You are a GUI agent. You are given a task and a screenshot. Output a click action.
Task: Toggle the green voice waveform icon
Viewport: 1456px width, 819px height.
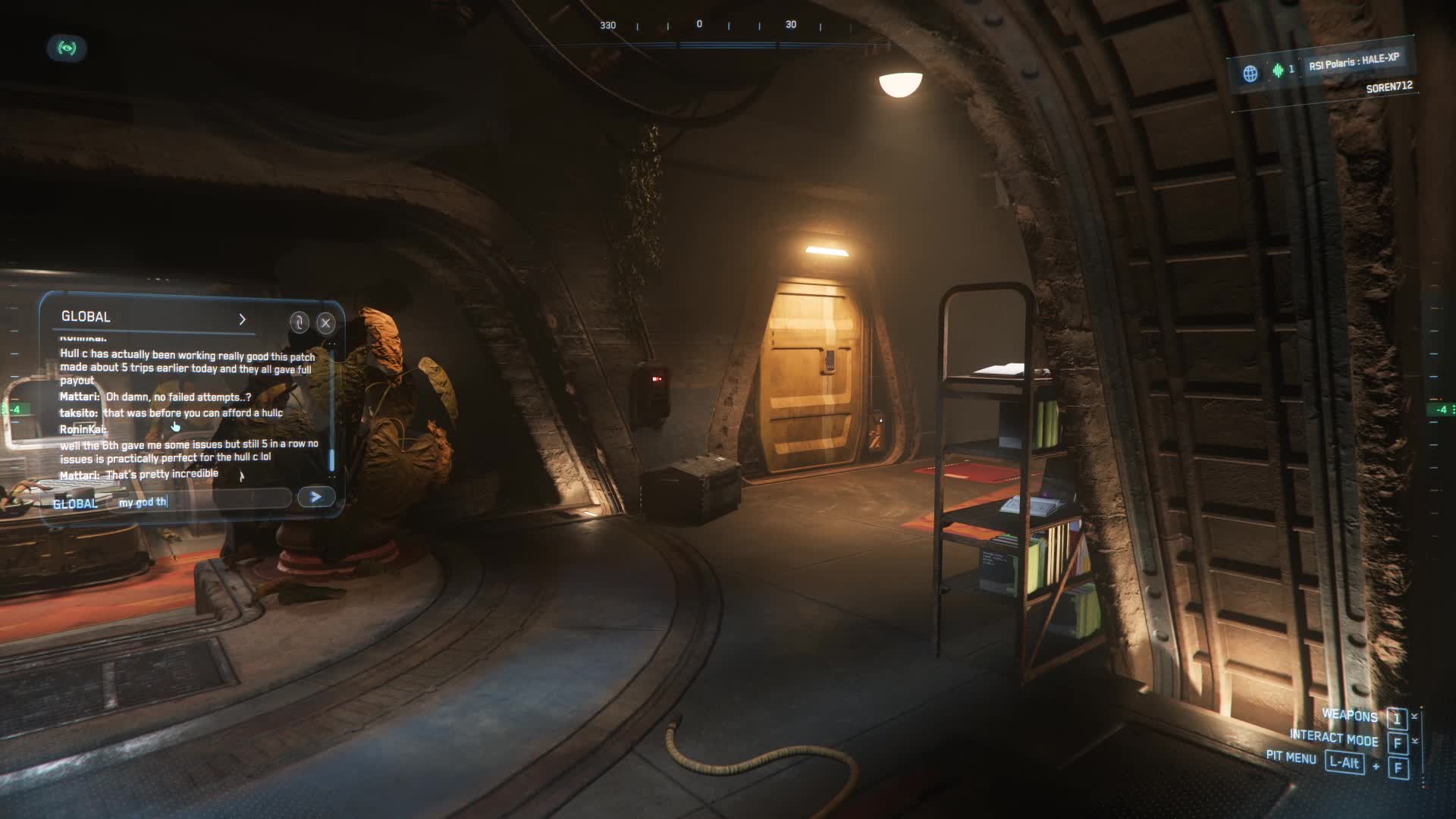pos(1278,71)
